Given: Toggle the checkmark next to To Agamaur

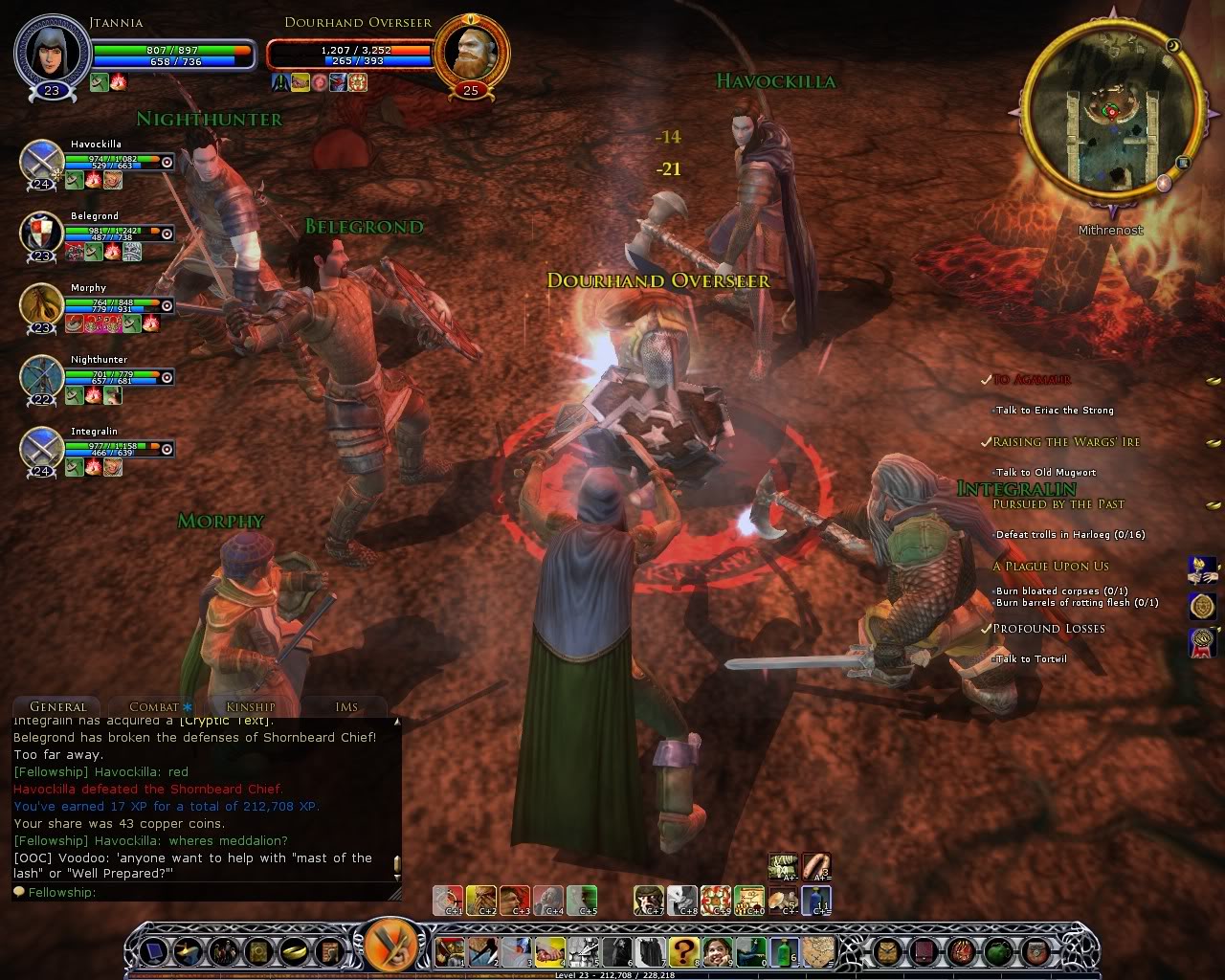Looking at the screenshot, I should coord(987,379).
